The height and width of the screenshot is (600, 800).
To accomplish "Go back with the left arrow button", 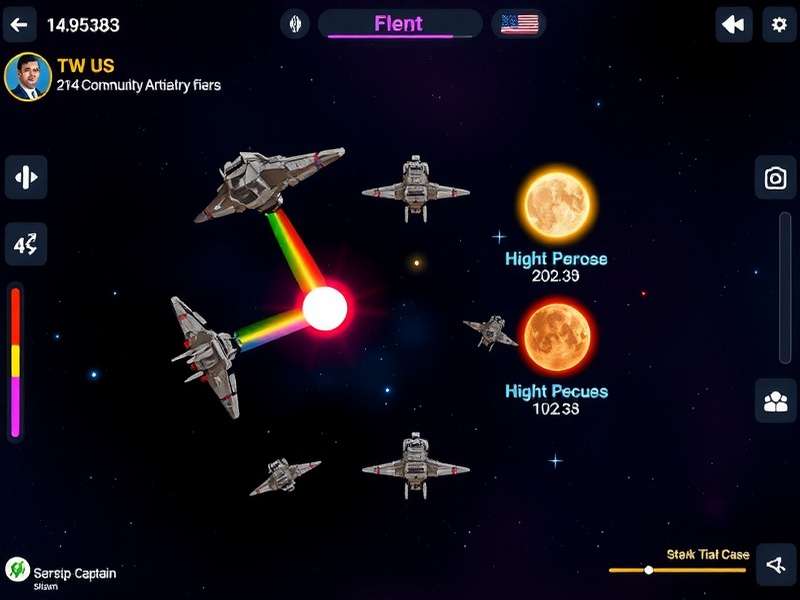I will [x=19, y=24].
